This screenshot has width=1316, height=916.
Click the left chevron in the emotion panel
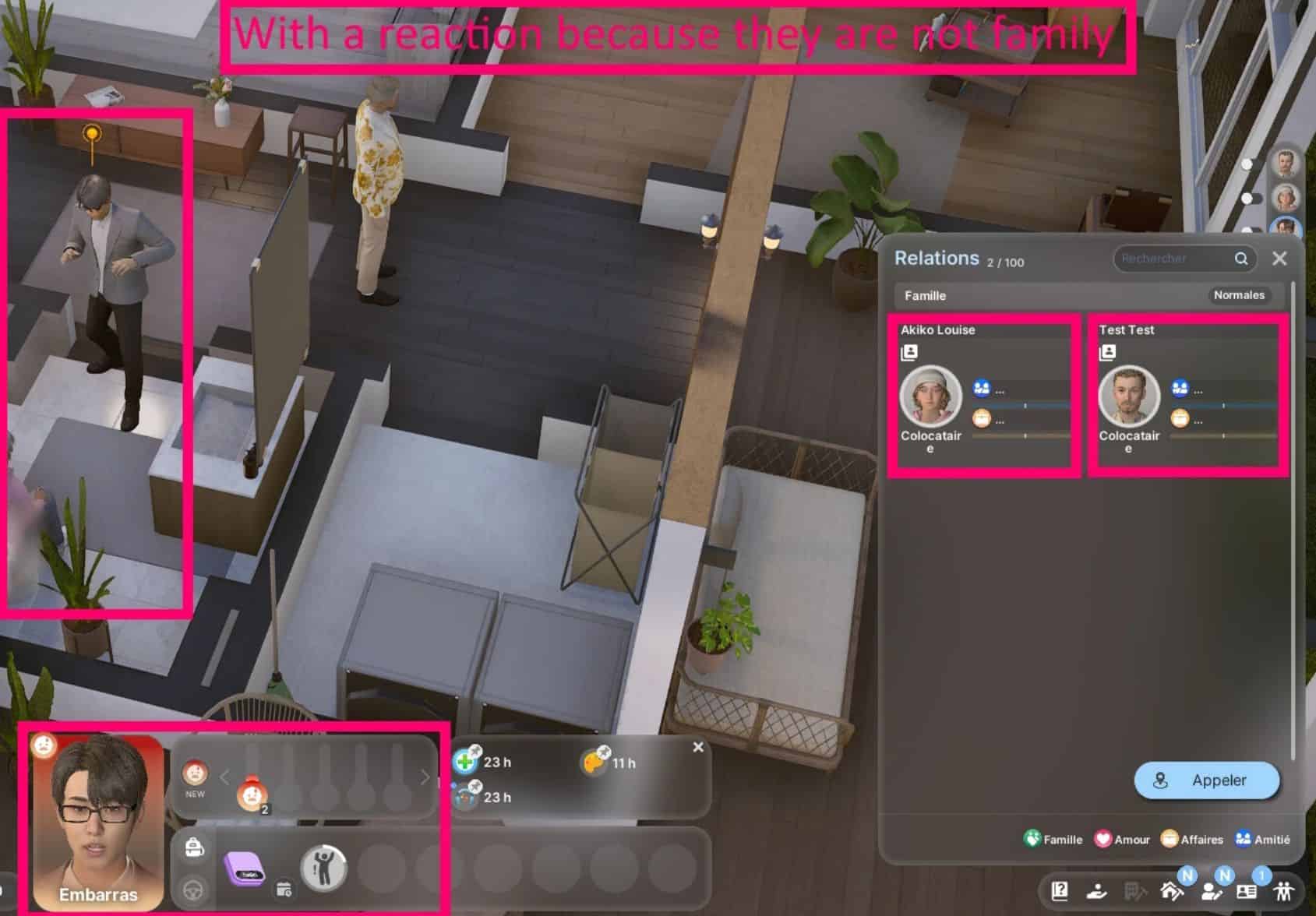pos(224,777)
